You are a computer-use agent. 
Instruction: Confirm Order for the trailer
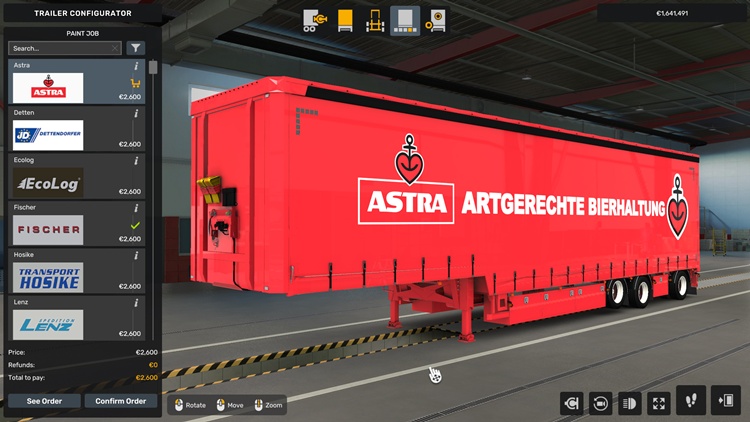tap(121, 401)
